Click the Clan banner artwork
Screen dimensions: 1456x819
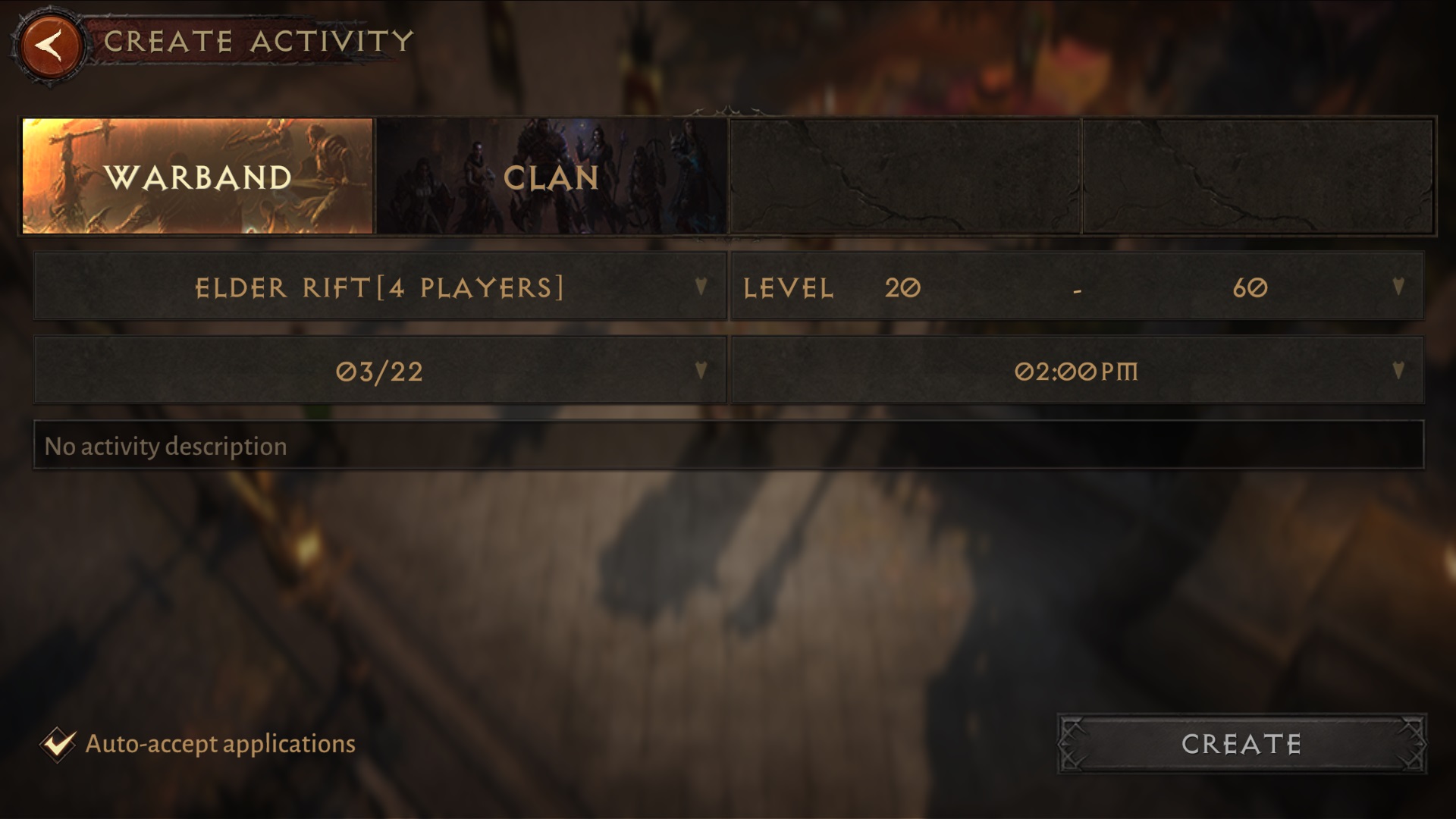pyautogui.click(x=551, y=176)
